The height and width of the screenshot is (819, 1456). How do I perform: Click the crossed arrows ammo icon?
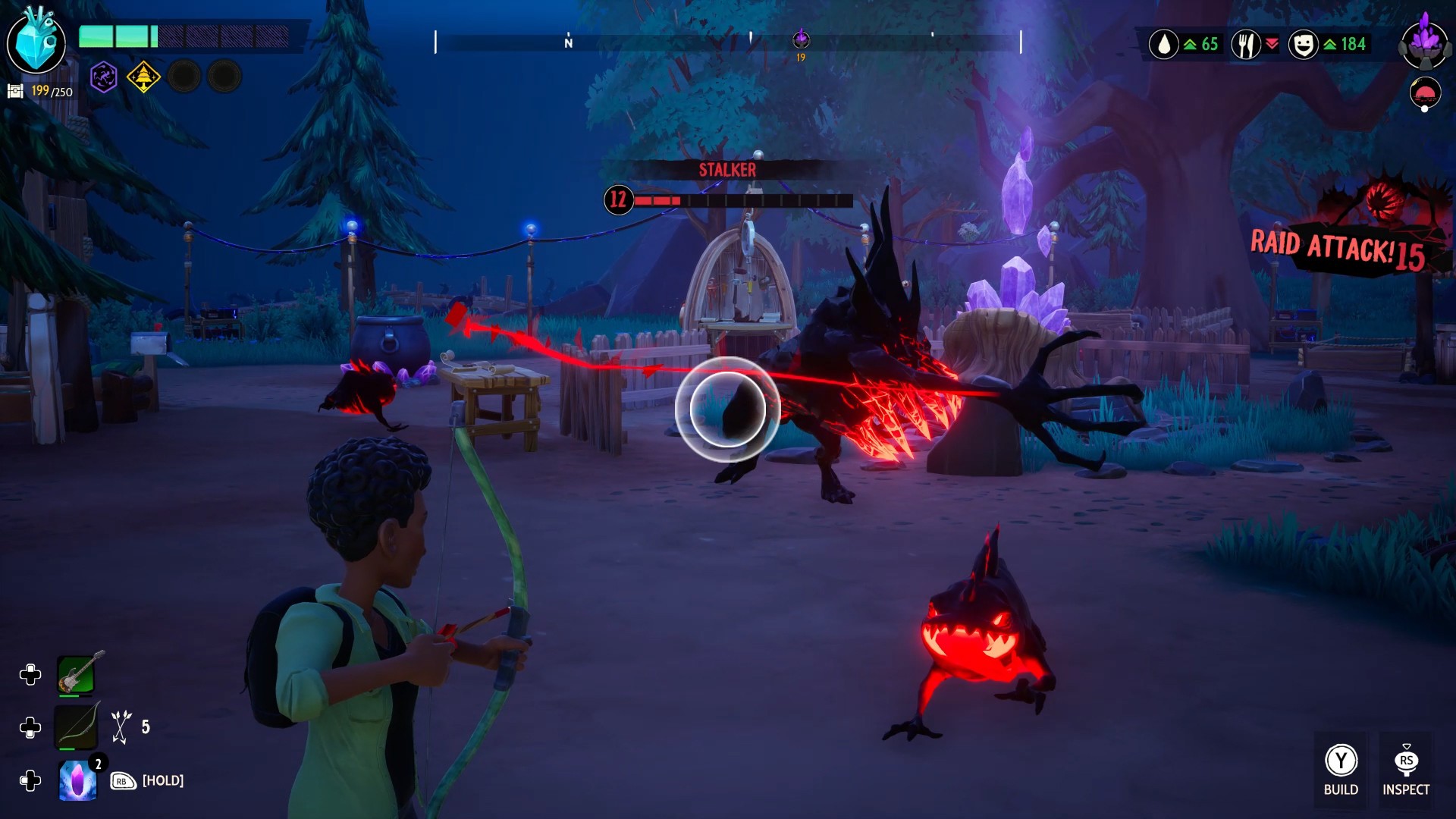tap(121, 726)
